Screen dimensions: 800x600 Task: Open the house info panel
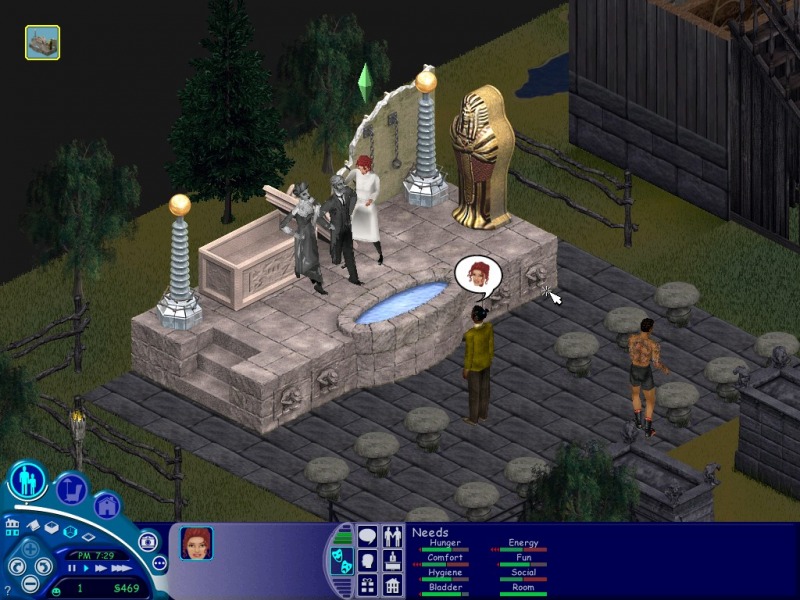392,585
